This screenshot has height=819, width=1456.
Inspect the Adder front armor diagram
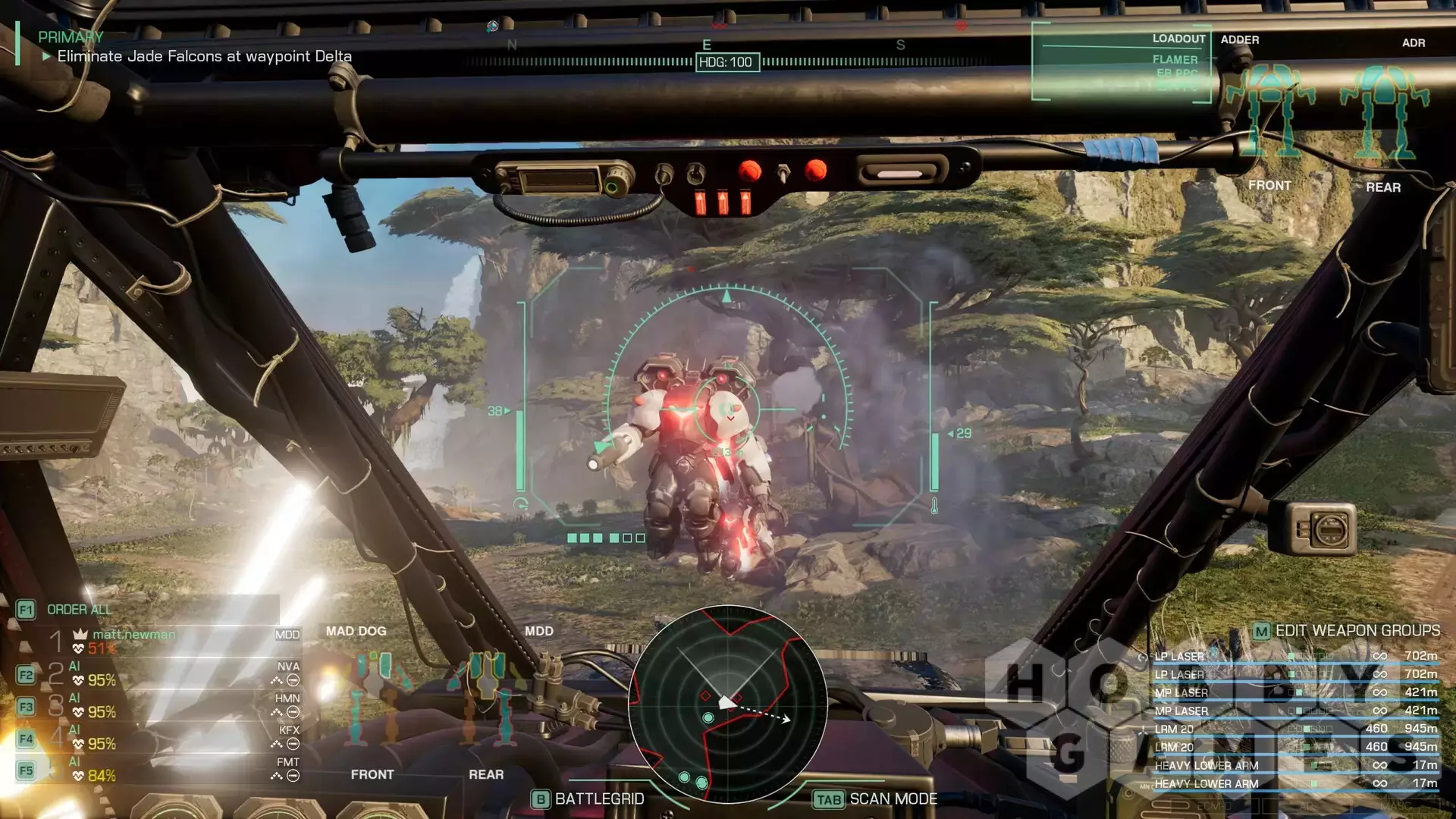[x=1269, y=114]
